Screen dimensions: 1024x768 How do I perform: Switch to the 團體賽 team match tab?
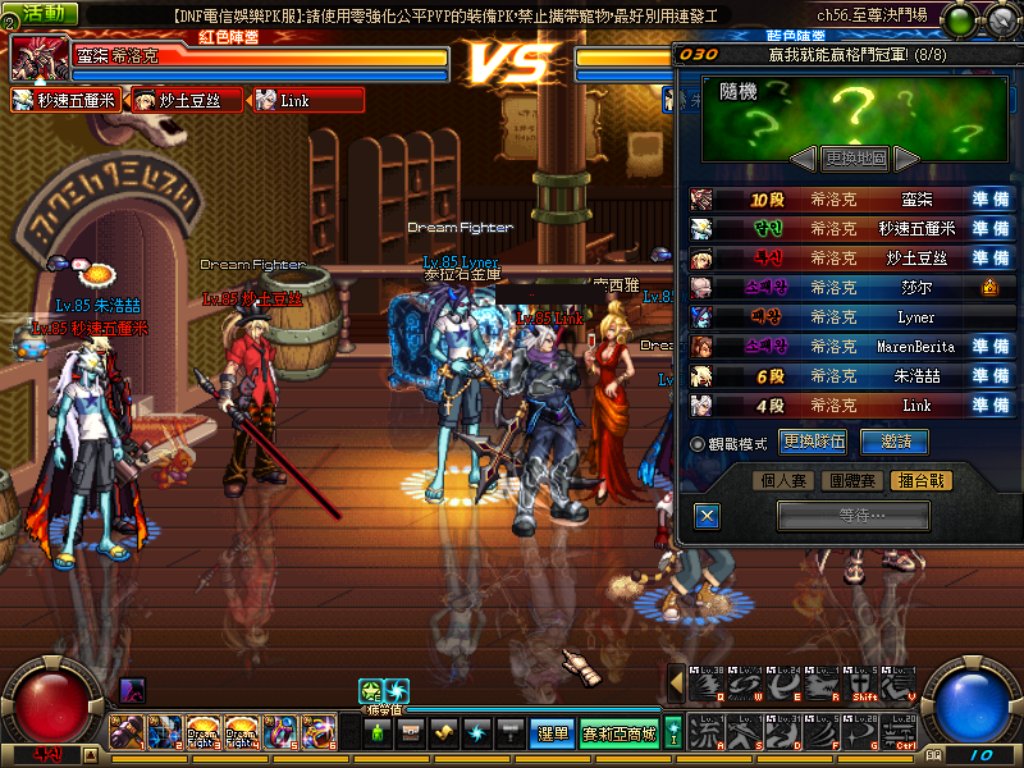pos(851,481)
